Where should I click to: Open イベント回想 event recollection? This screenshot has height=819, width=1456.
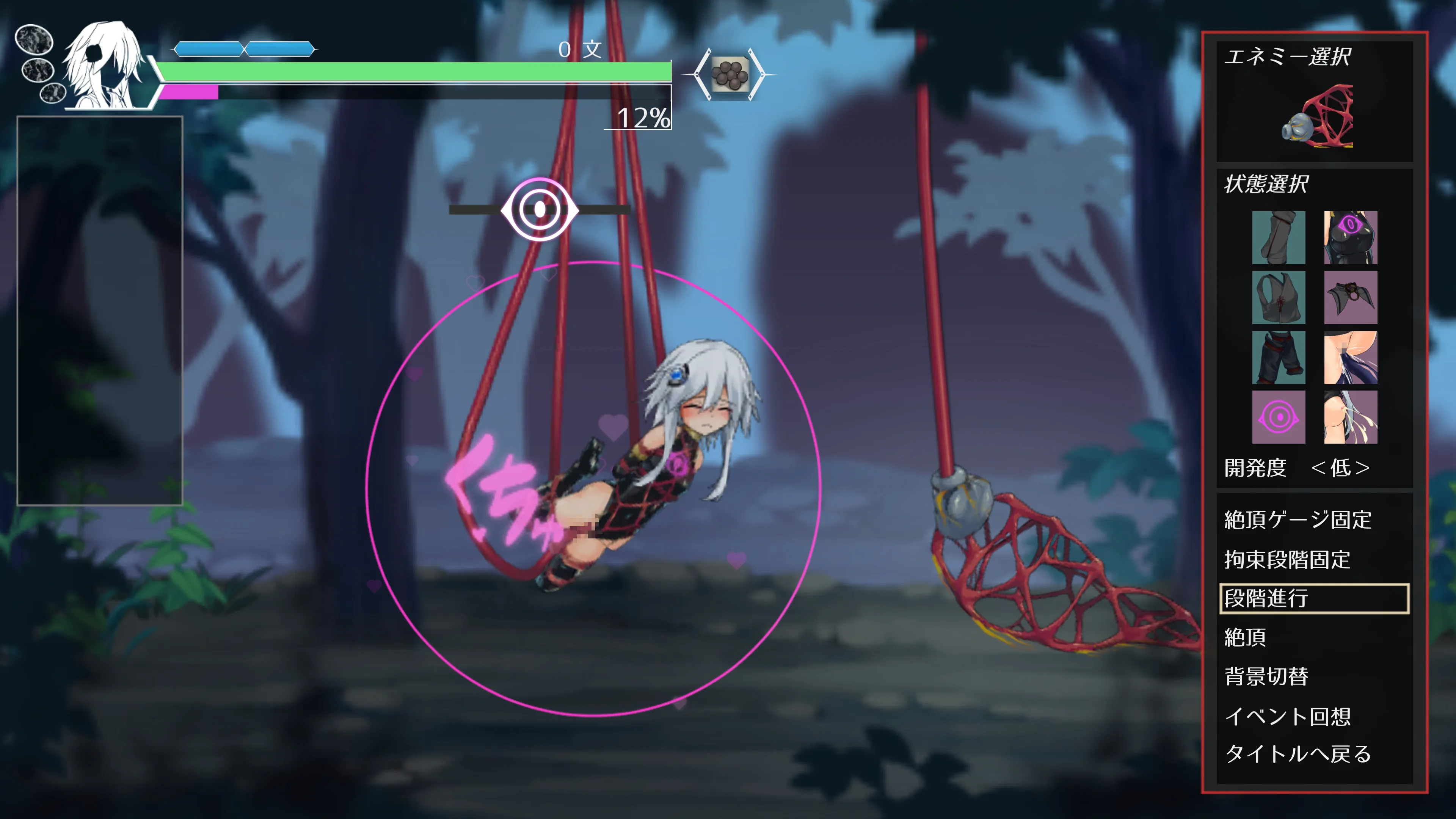[1287, 716]
